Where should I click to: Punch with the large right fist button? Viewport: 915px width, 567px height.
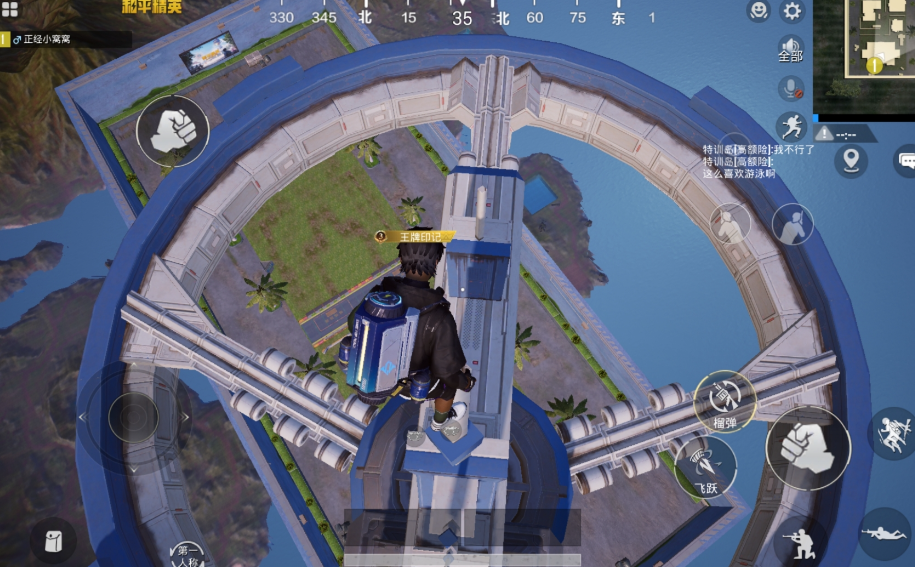808,447
